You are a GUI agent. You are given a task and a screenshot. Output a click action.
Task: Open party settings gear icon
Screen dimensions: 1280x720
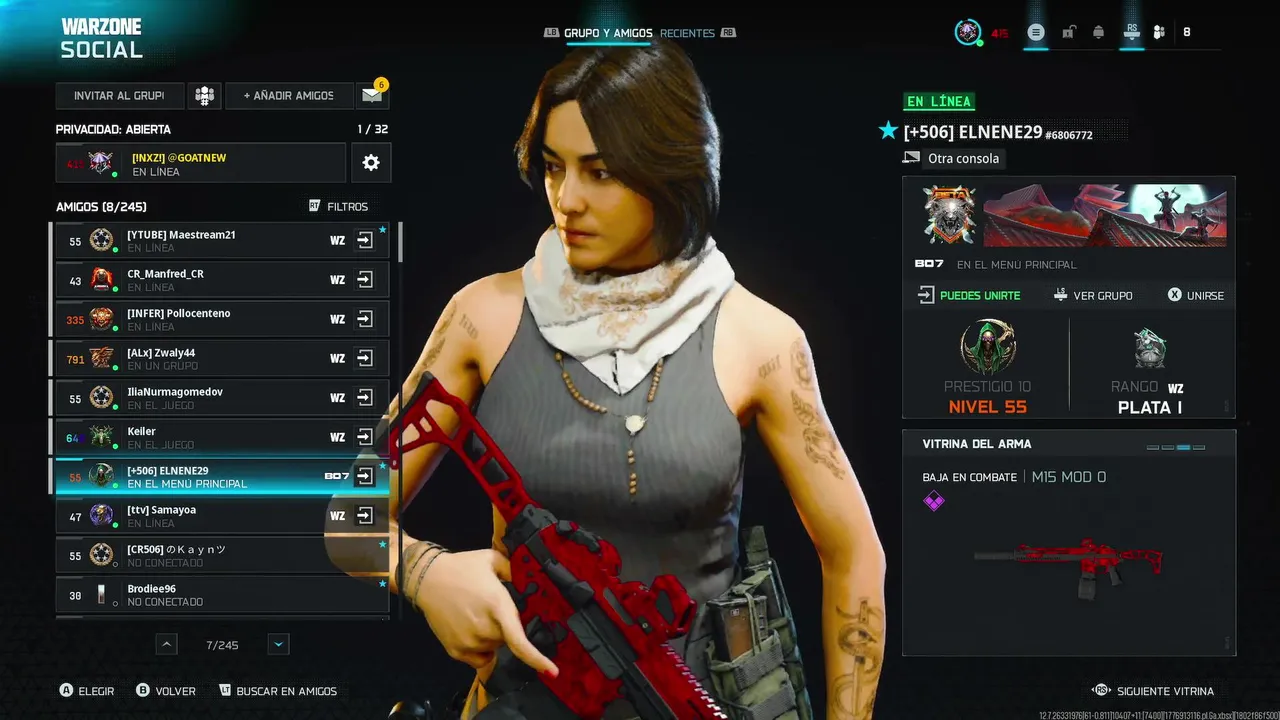pos(371,162)
